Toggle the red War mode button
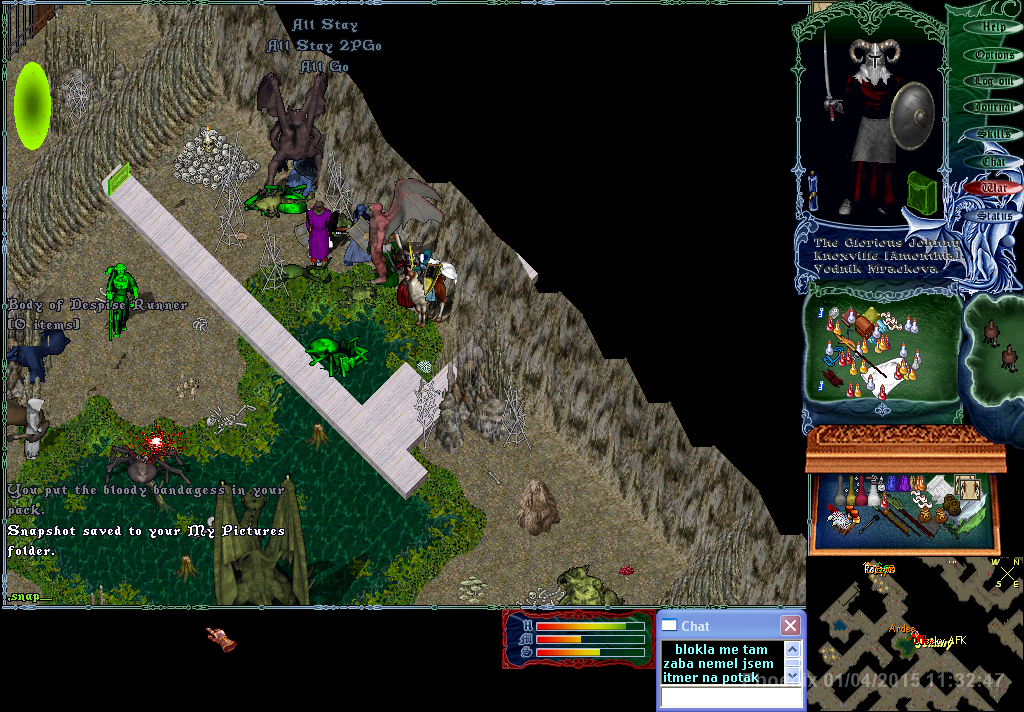This screenshot has height=712, width=1024. pos(993,187)
